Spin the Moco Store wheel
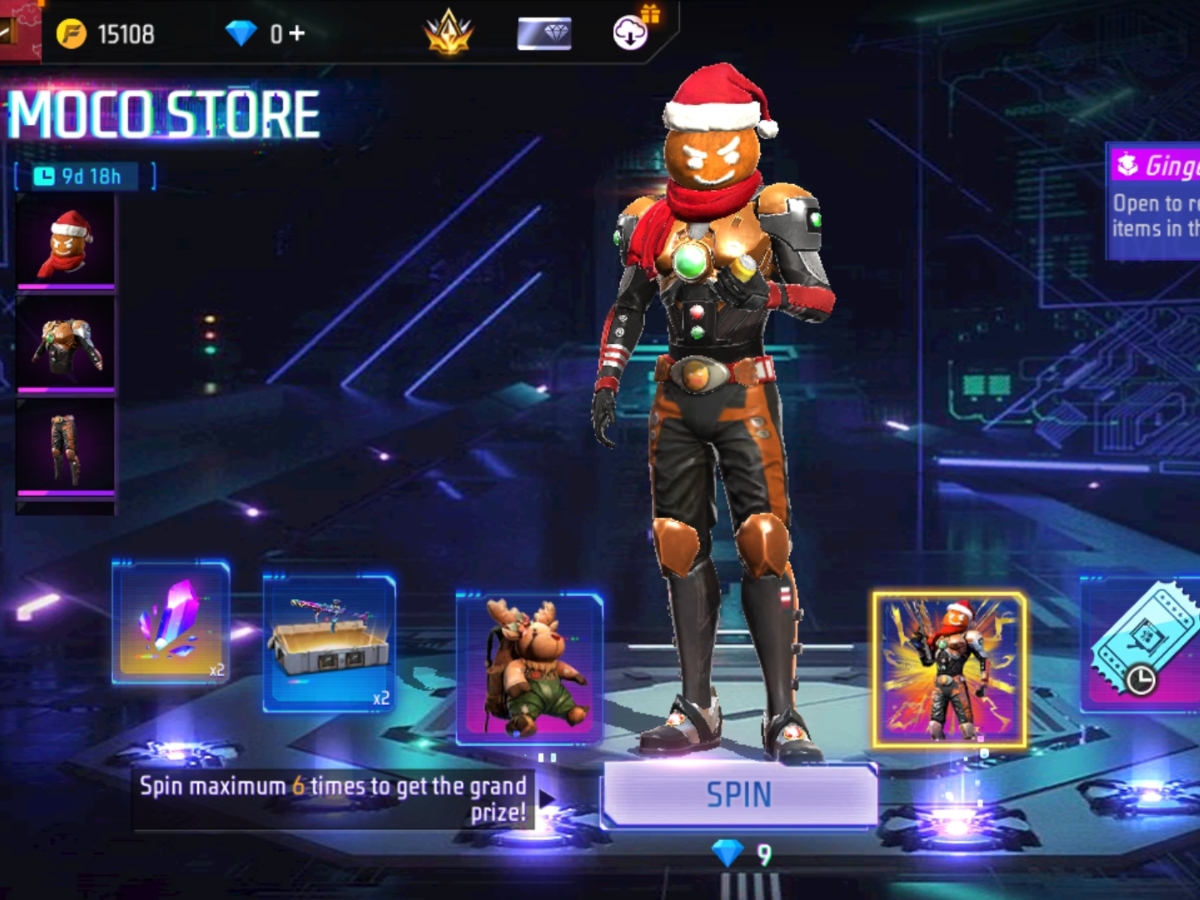This screenshot has width=1200, height=900. [739, 795]
